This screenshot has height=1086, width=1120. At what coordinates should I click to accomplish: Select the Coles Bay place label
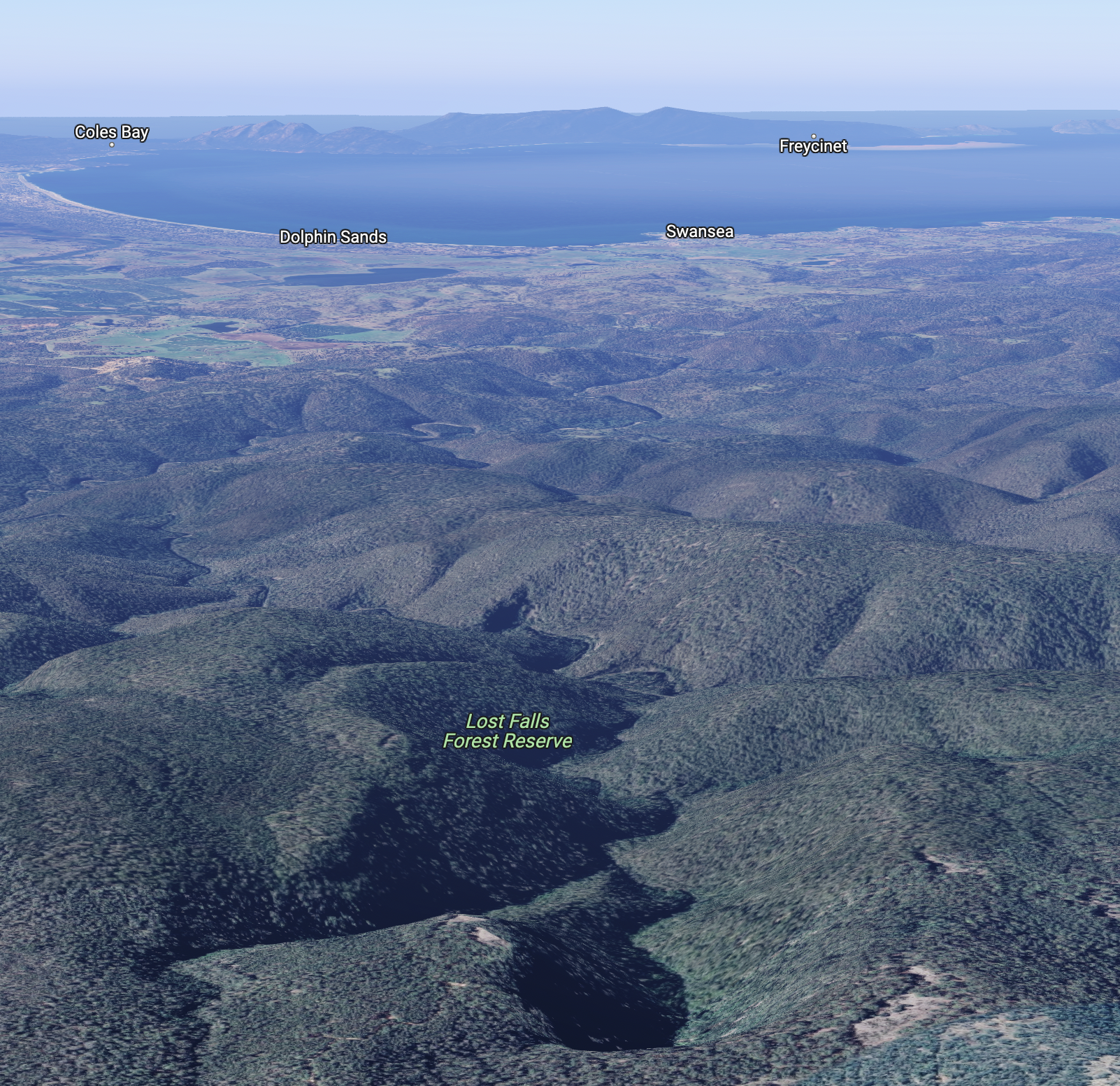coord(112,132)
